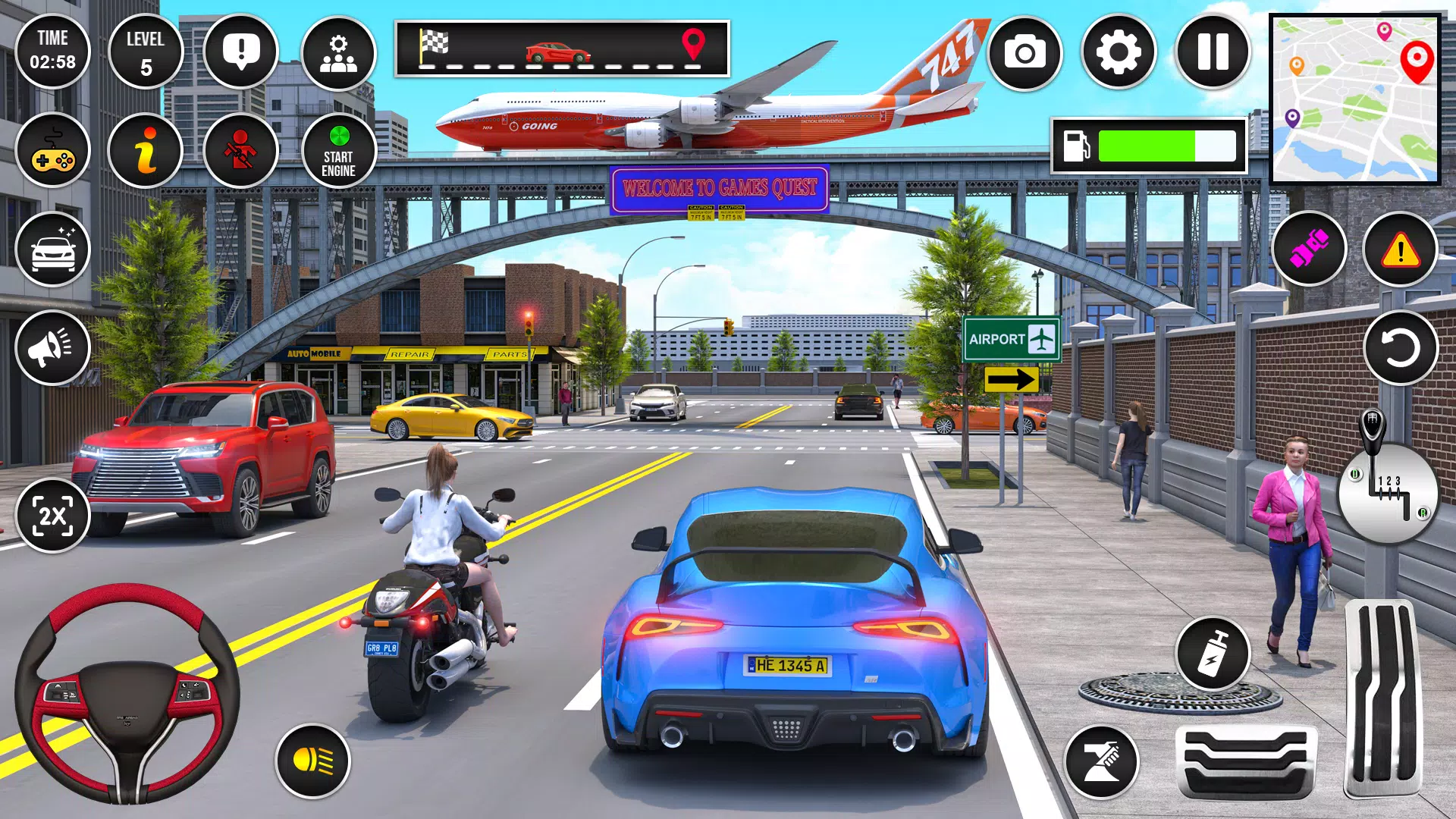The height and width of the screenshot is (819, 1456).
Task: Open the city minimap
Action: pos(1354,99)
